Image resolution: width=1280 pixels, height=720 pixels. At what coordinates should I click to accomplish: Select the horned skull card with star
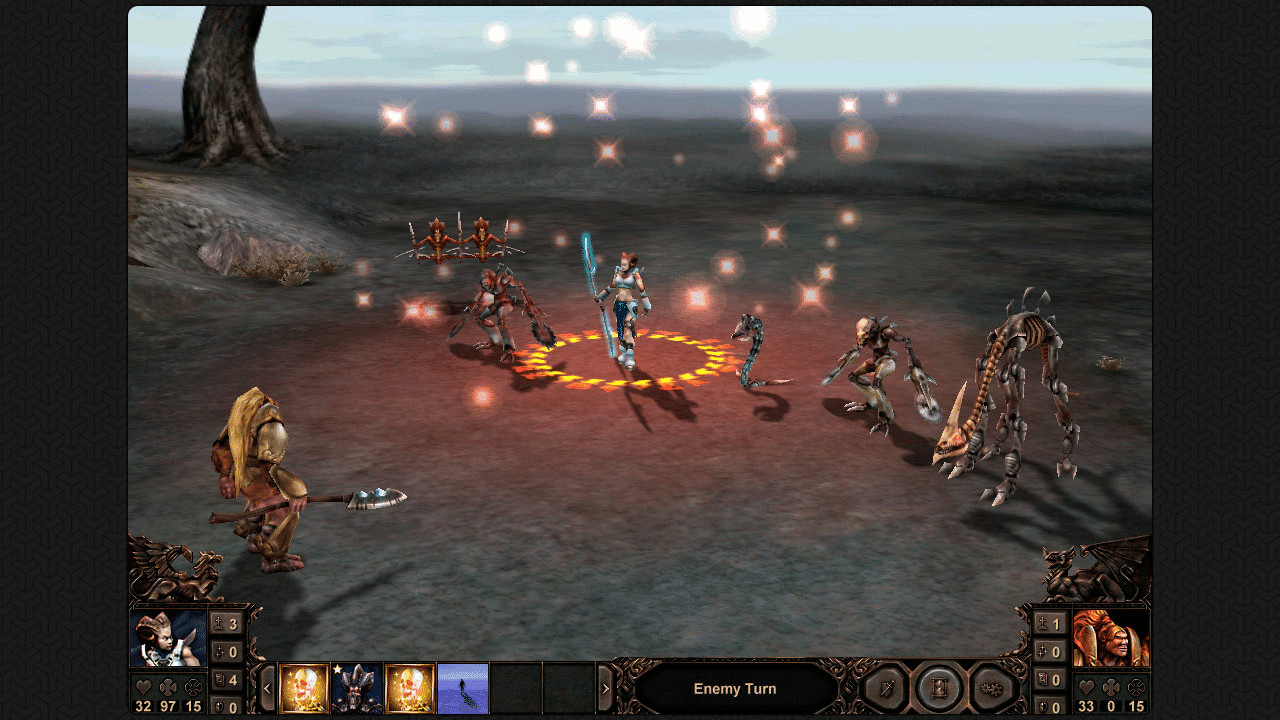click(x=357, y=688)
